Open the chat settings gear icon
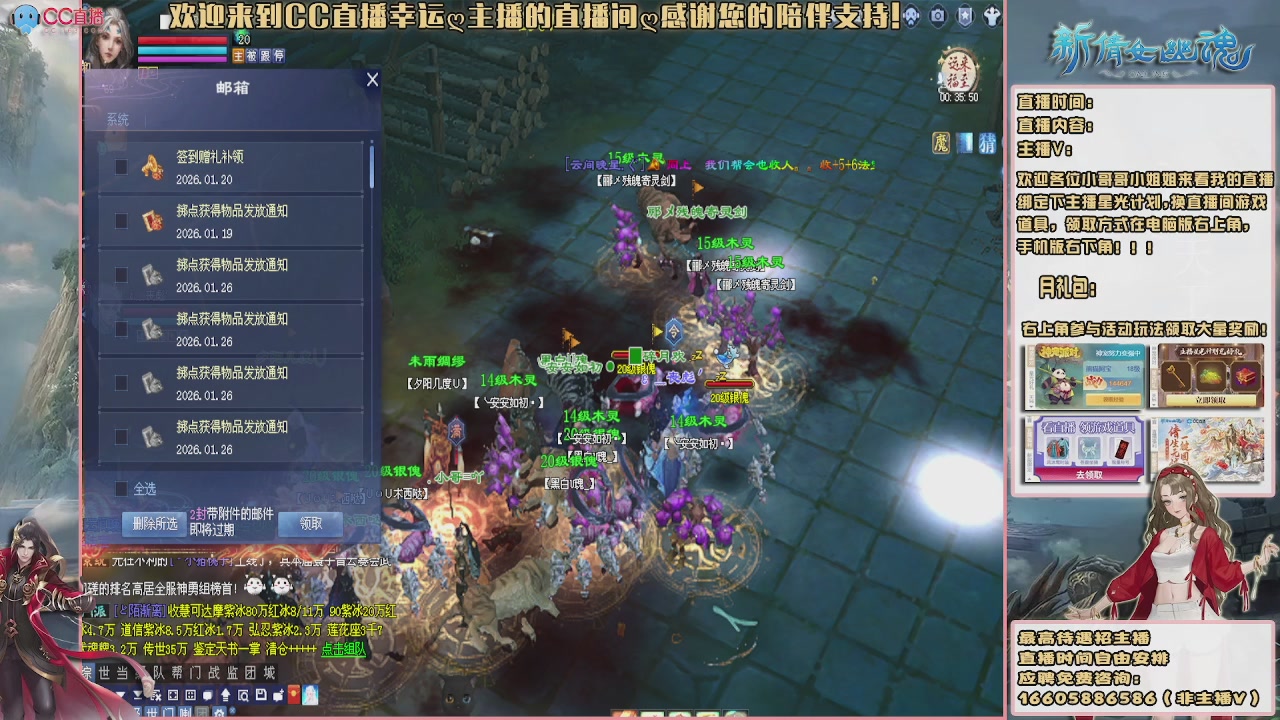Viewport: 1280px width, 720px height. [x=219, y=711]
